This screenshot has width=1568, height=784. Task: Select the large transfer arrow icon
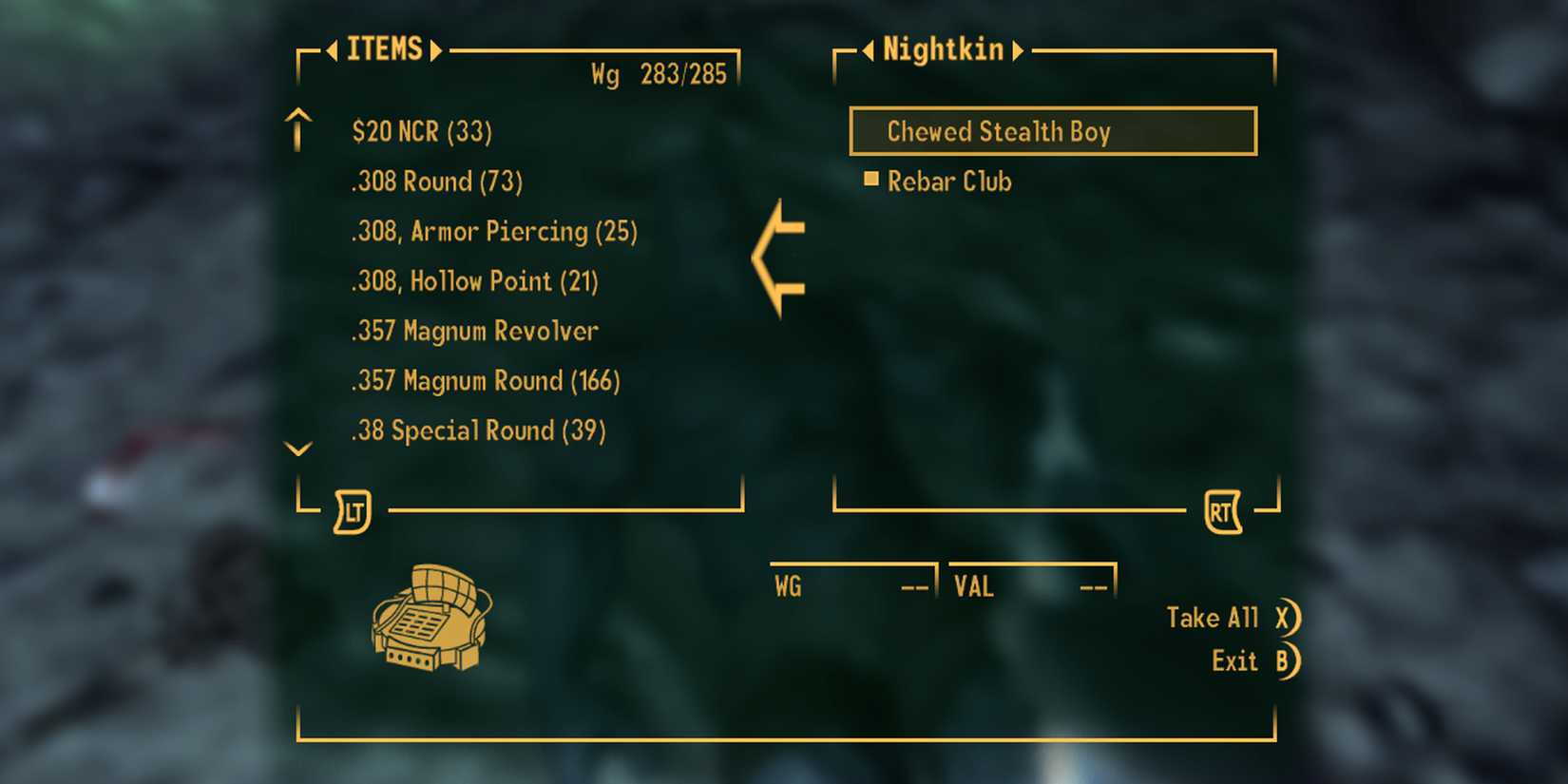click(x=779, y=257)
